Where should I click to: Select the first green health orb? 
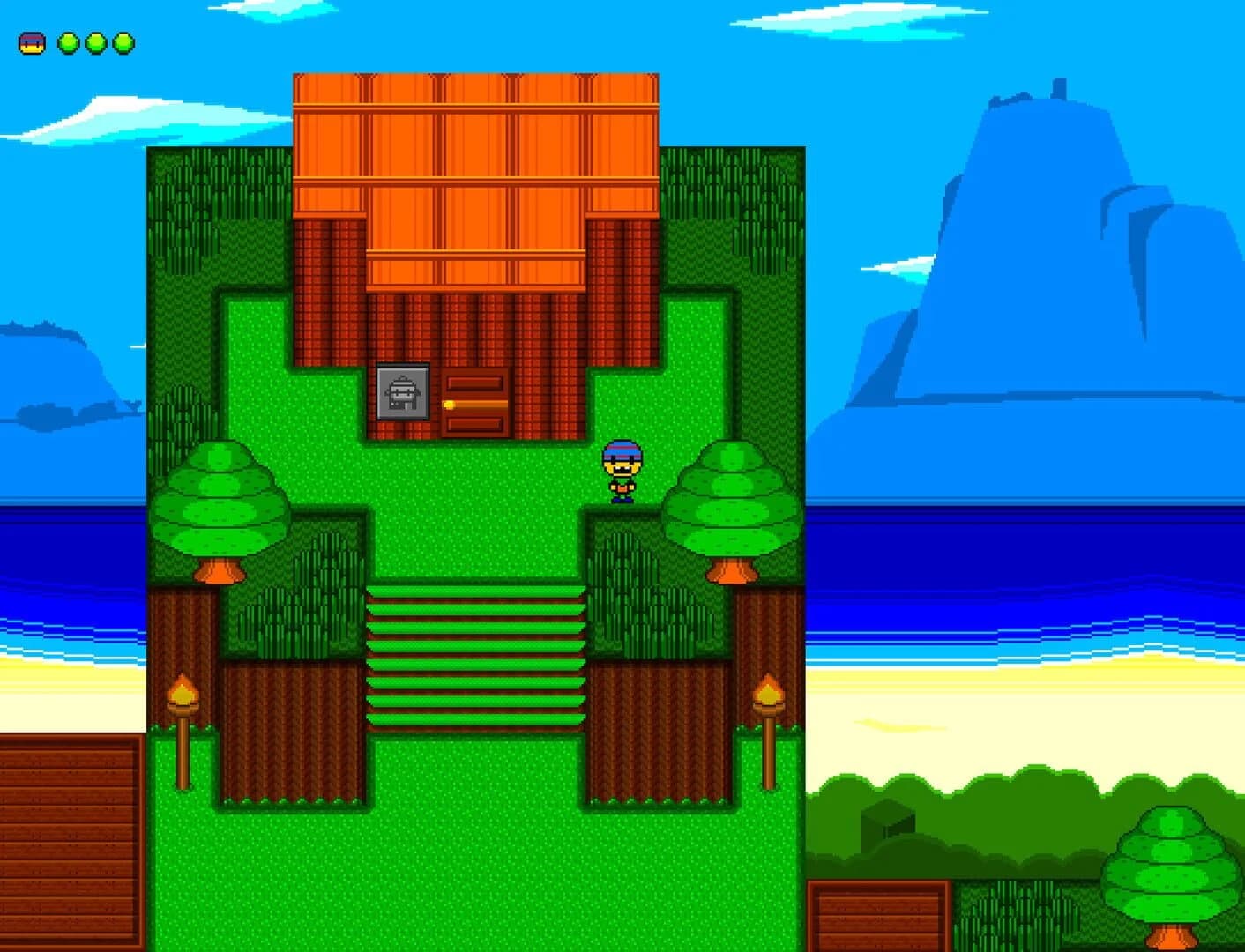coord(68,41)
